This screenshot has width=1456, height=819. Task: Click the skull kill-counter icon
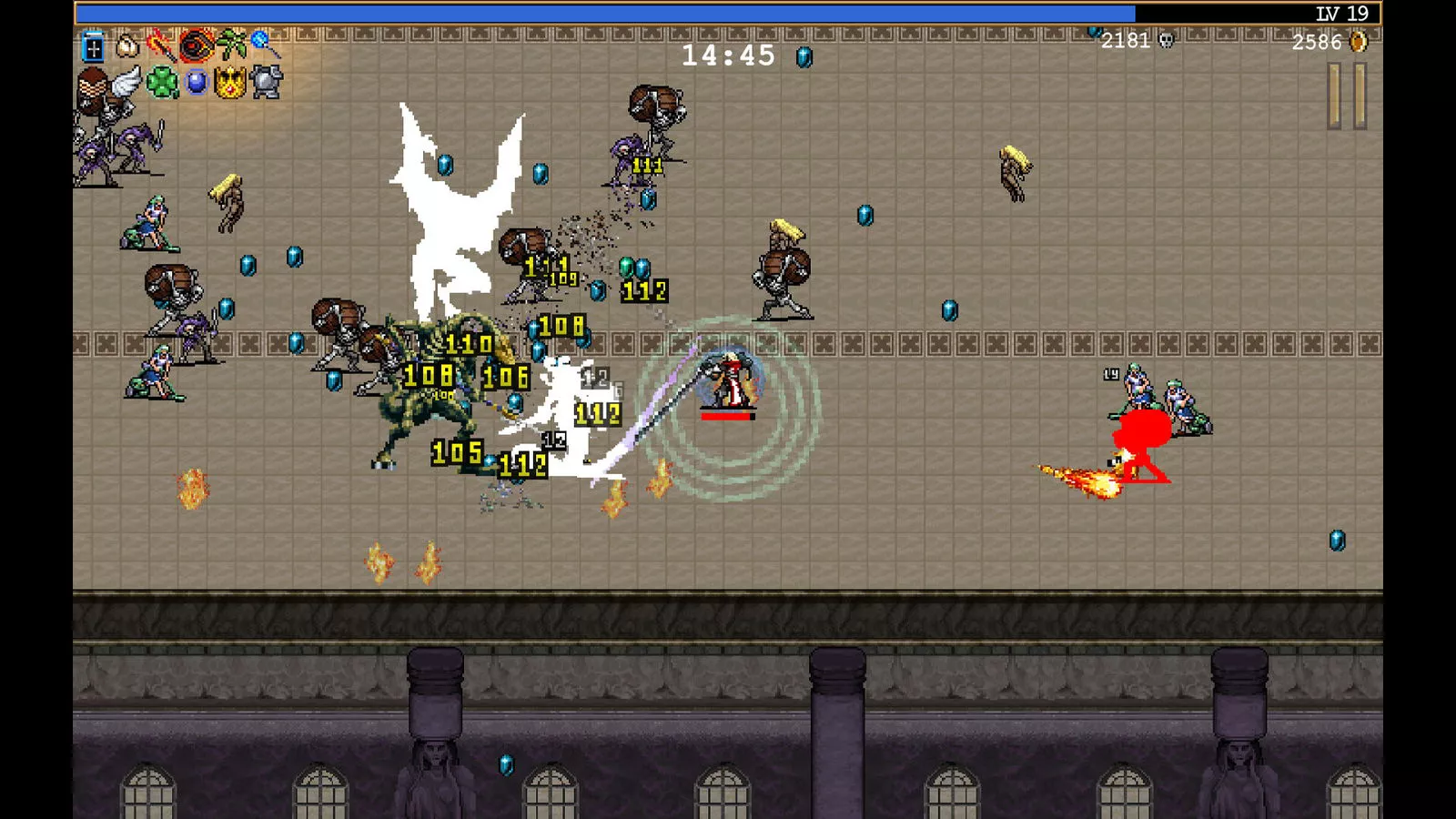pos(1168,40)
